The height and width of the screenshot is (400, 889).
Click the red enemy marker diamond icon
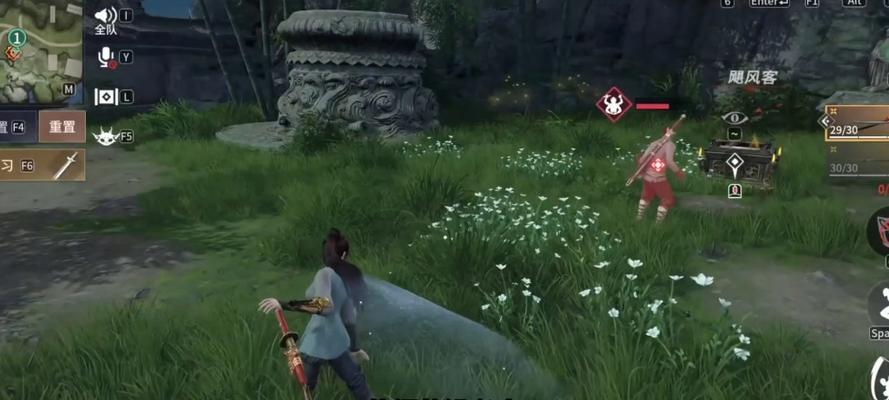pos(613,104)
